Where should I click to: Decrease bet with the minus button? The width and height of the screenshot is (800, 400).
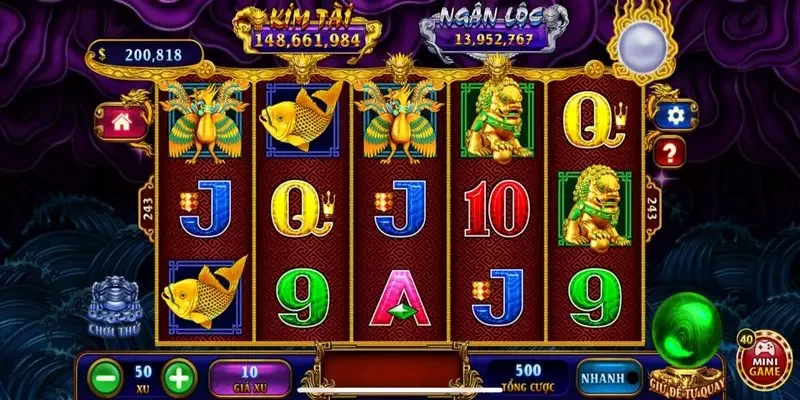(104, 378)
